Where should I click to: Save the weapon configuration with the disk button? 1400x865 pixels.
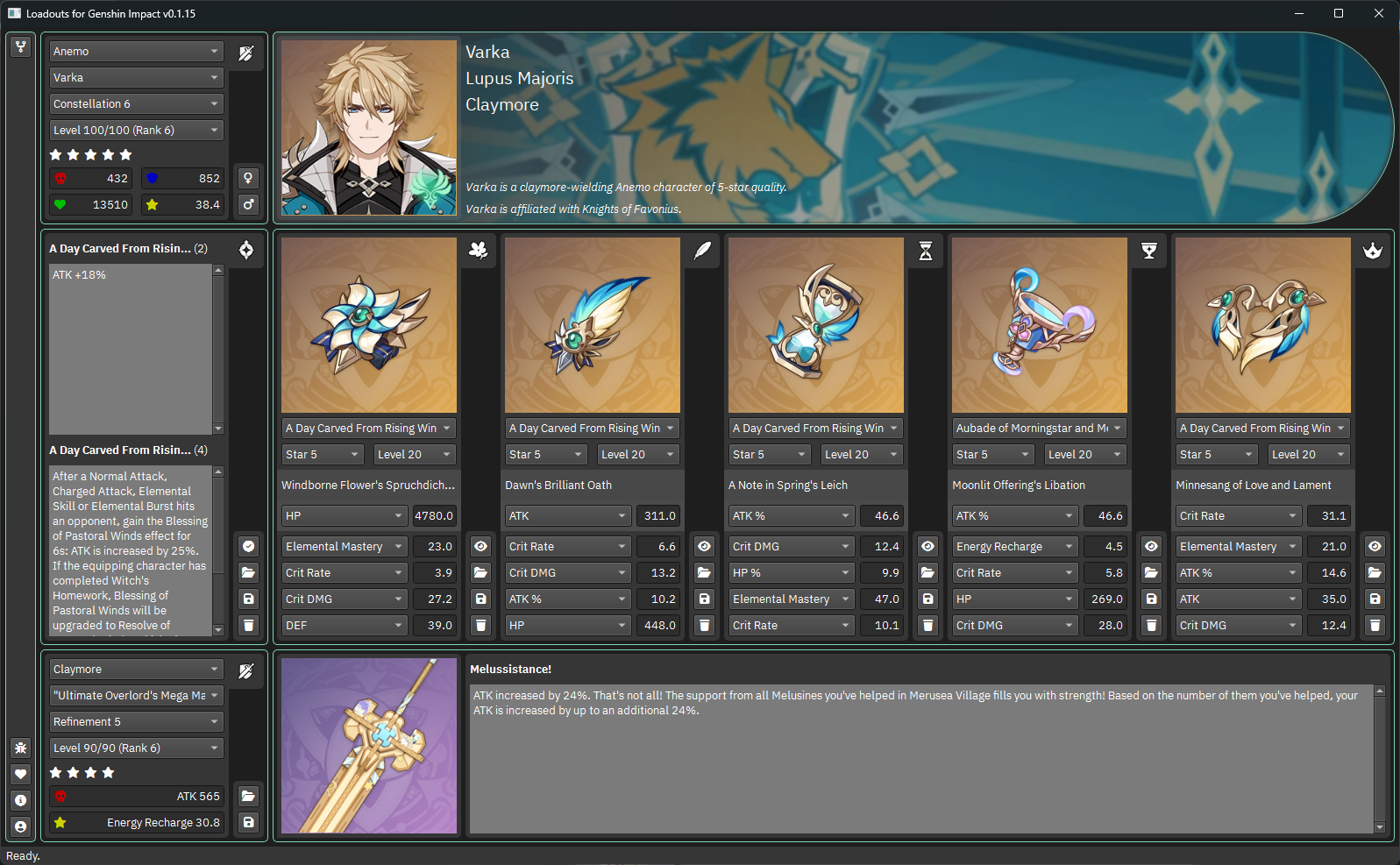pos(248,823)
